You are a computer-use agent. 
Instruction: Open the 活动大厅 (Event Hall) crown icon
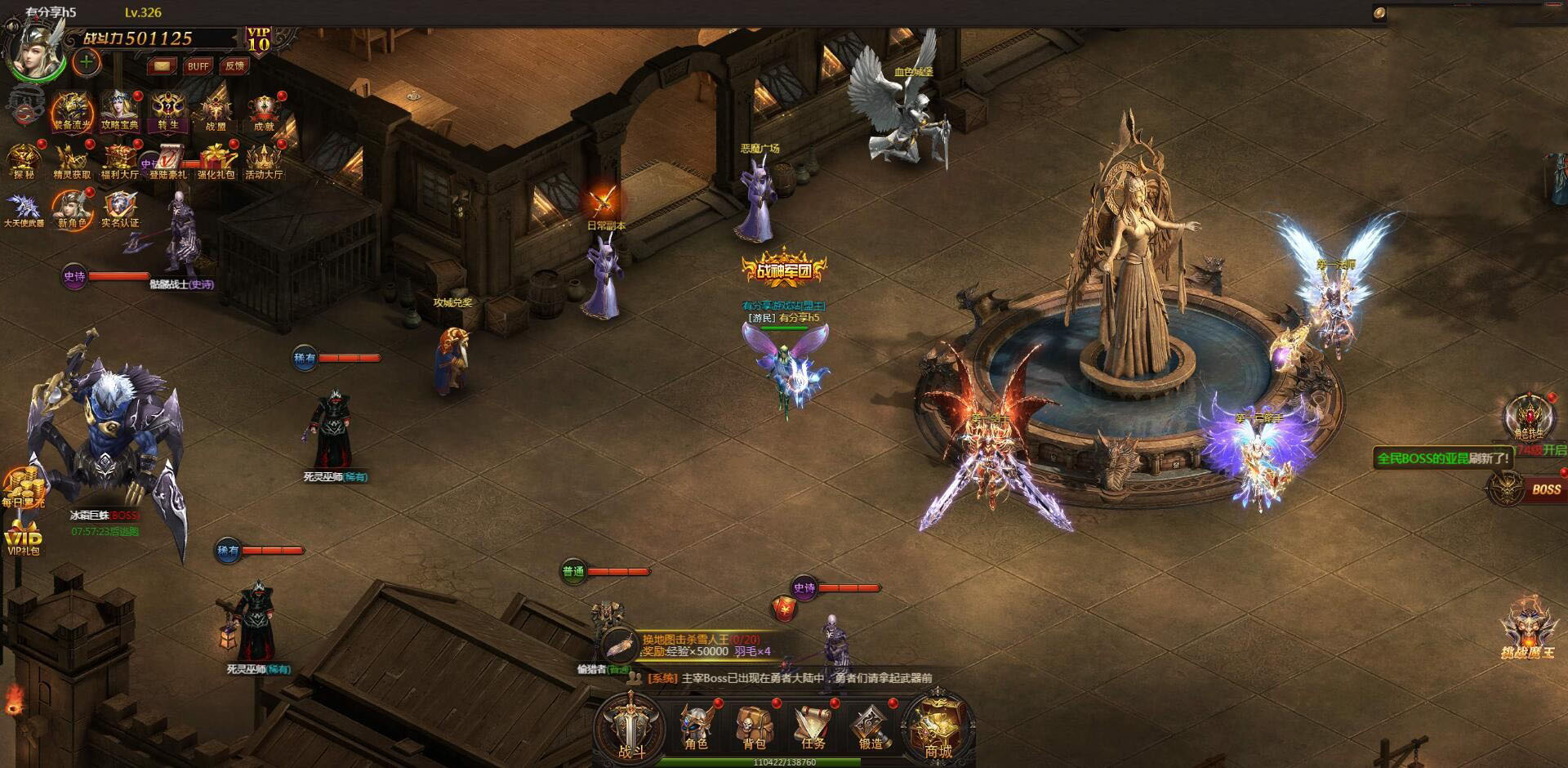(x=264, y=161)
